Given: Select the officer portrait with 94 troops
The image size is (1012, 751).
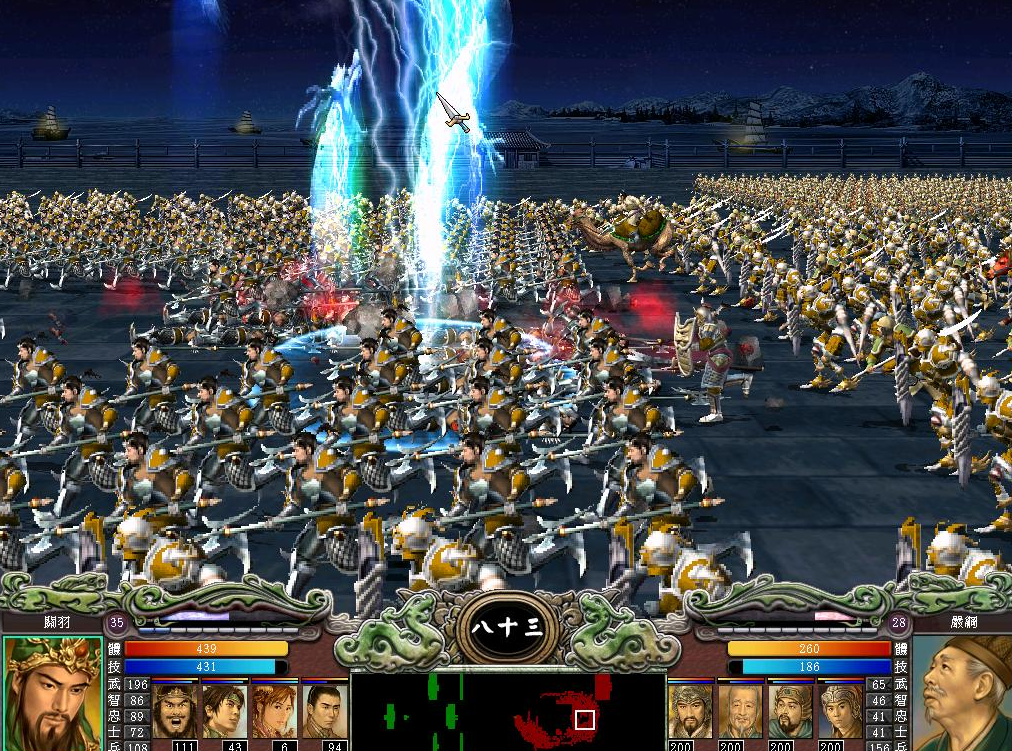Looking at the screenshot, I should (x=323, y=710).
